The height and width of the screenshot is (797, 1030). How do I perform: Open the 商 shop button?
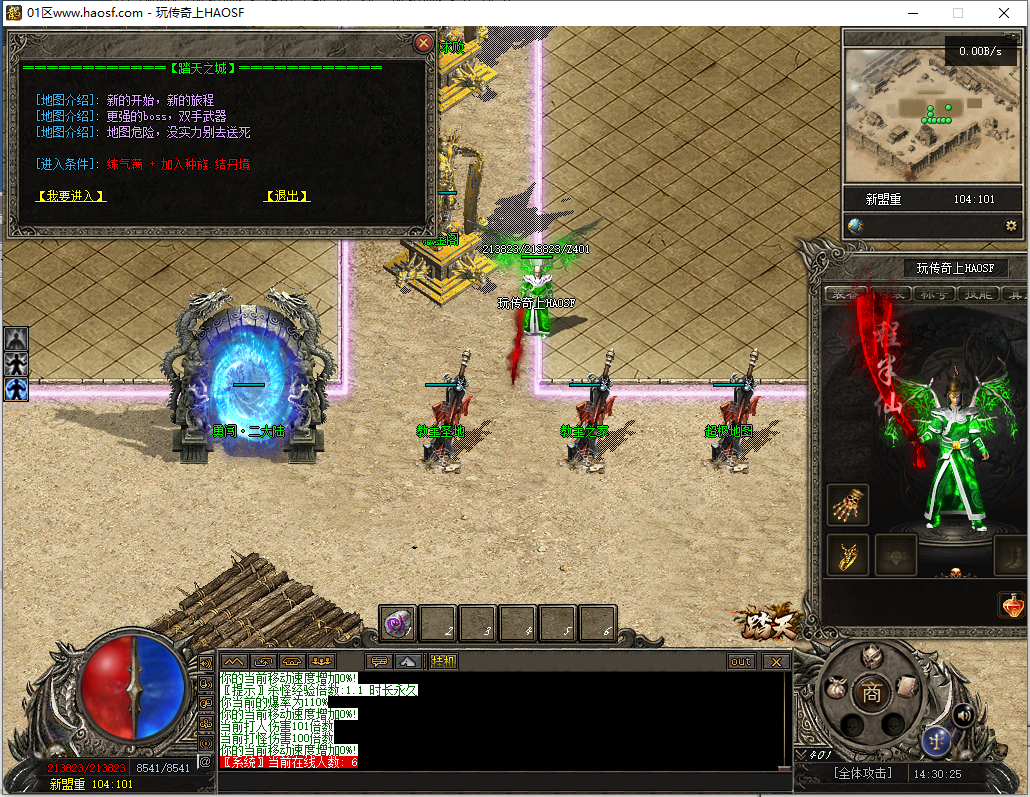[x=872, y=692]
